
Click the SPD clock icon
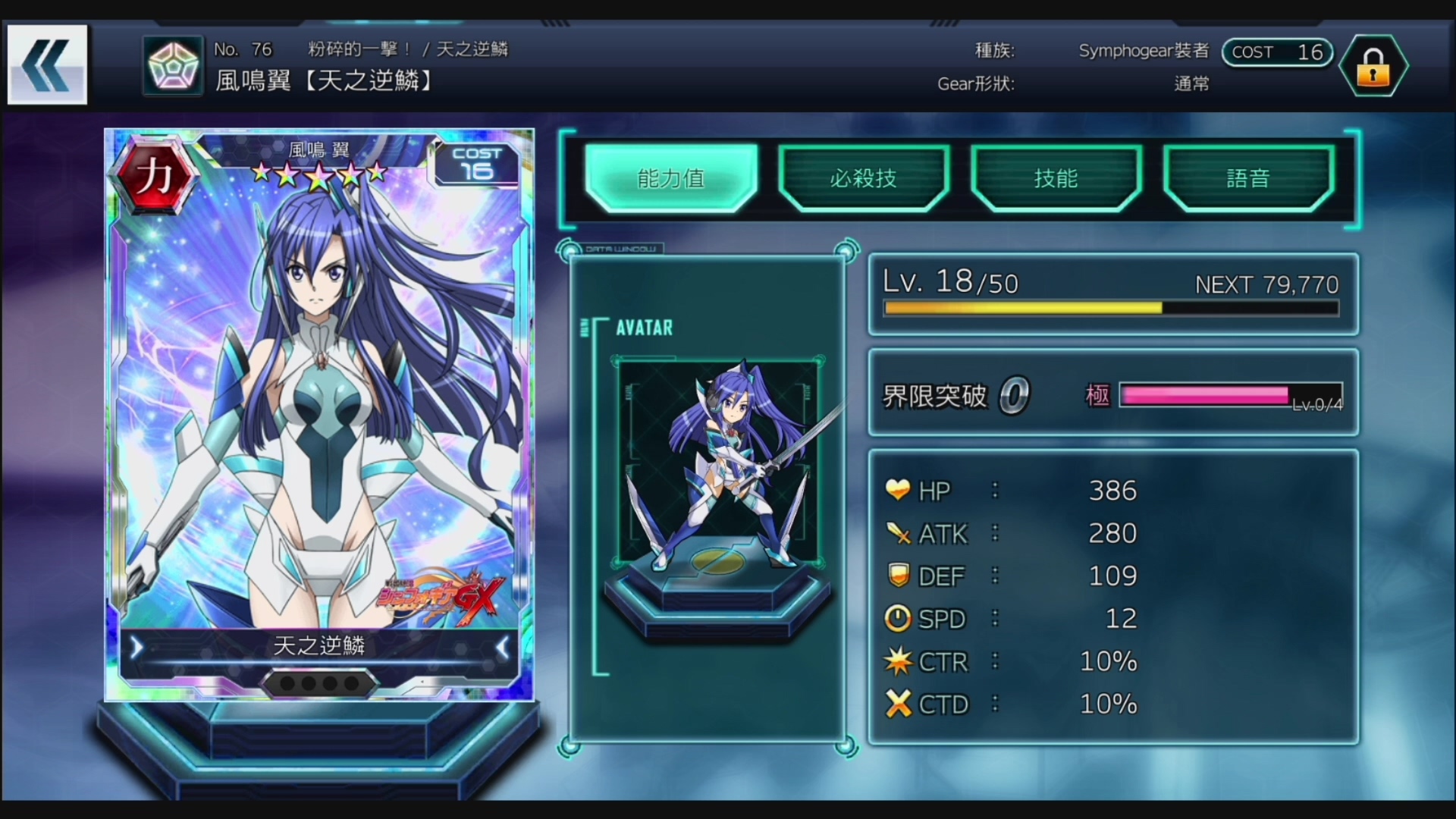pyautogui.click(x=898, y=618)
